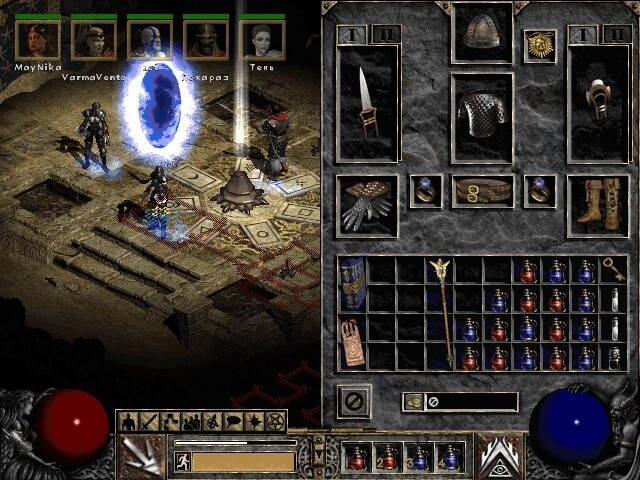Image resolution: width=640 pixels, height=480 pixels.
Task: Pick up the equipped chain mail armor
Action: pyautogui.click(x=482, y=118)
